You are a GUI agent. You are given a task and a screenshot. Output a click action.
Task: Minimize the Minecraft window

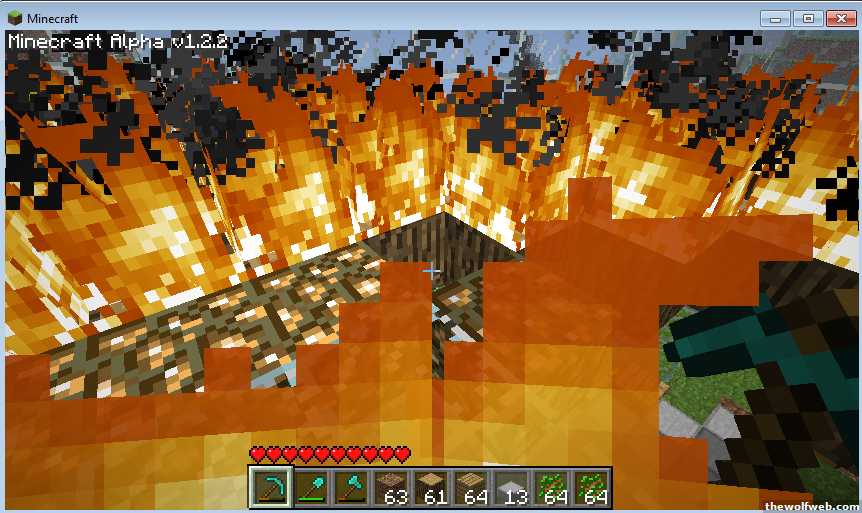776,18
